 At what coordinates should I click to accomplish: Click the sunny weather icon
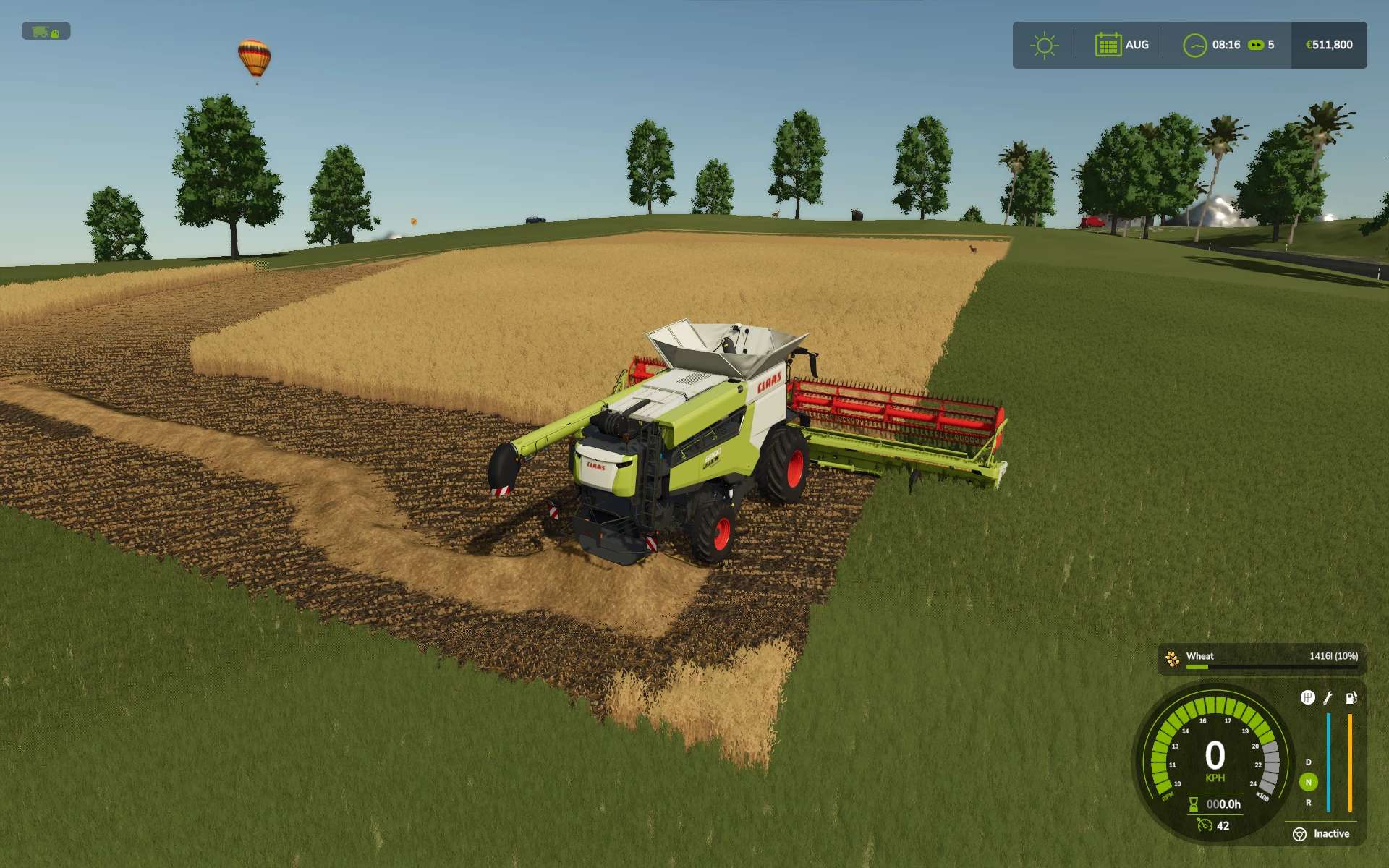point(1044,45)
